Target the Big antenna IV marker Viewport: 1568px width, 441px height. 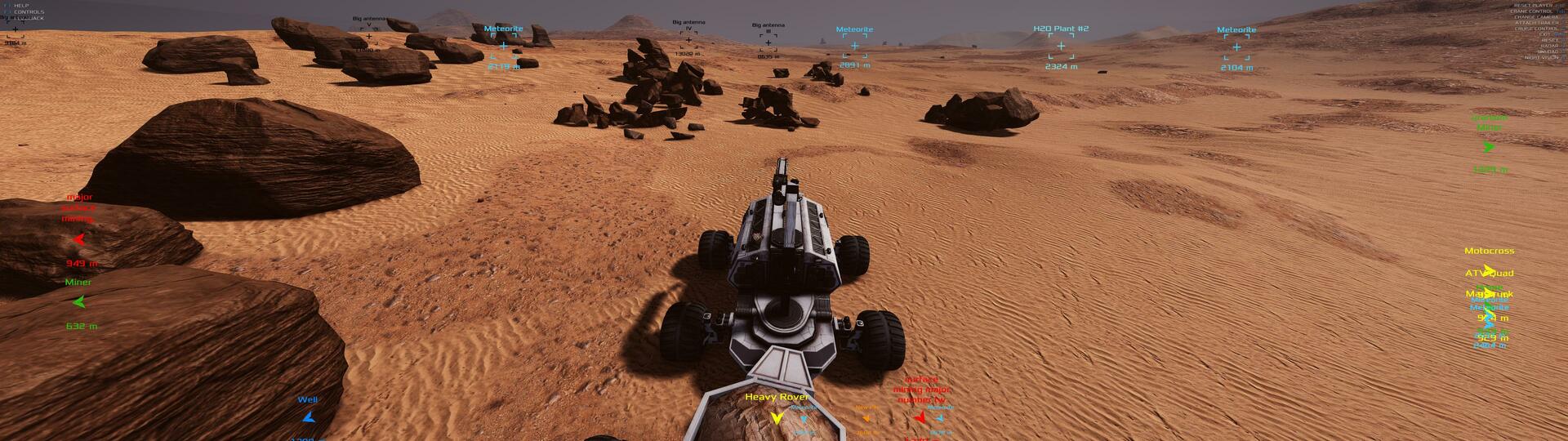(x=688, y=40)
